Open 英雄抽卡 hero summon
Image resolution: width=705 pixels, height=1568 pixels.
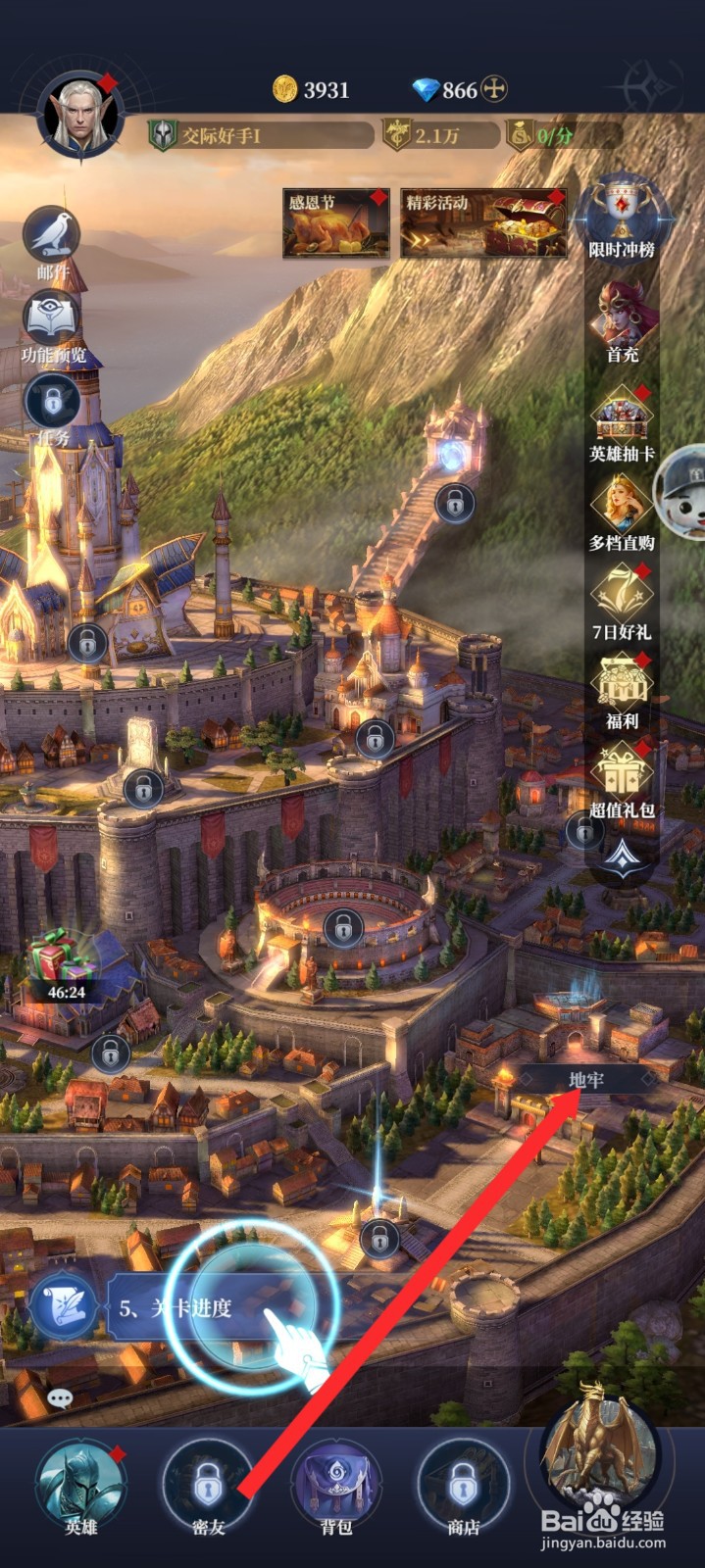pos(622,422)
